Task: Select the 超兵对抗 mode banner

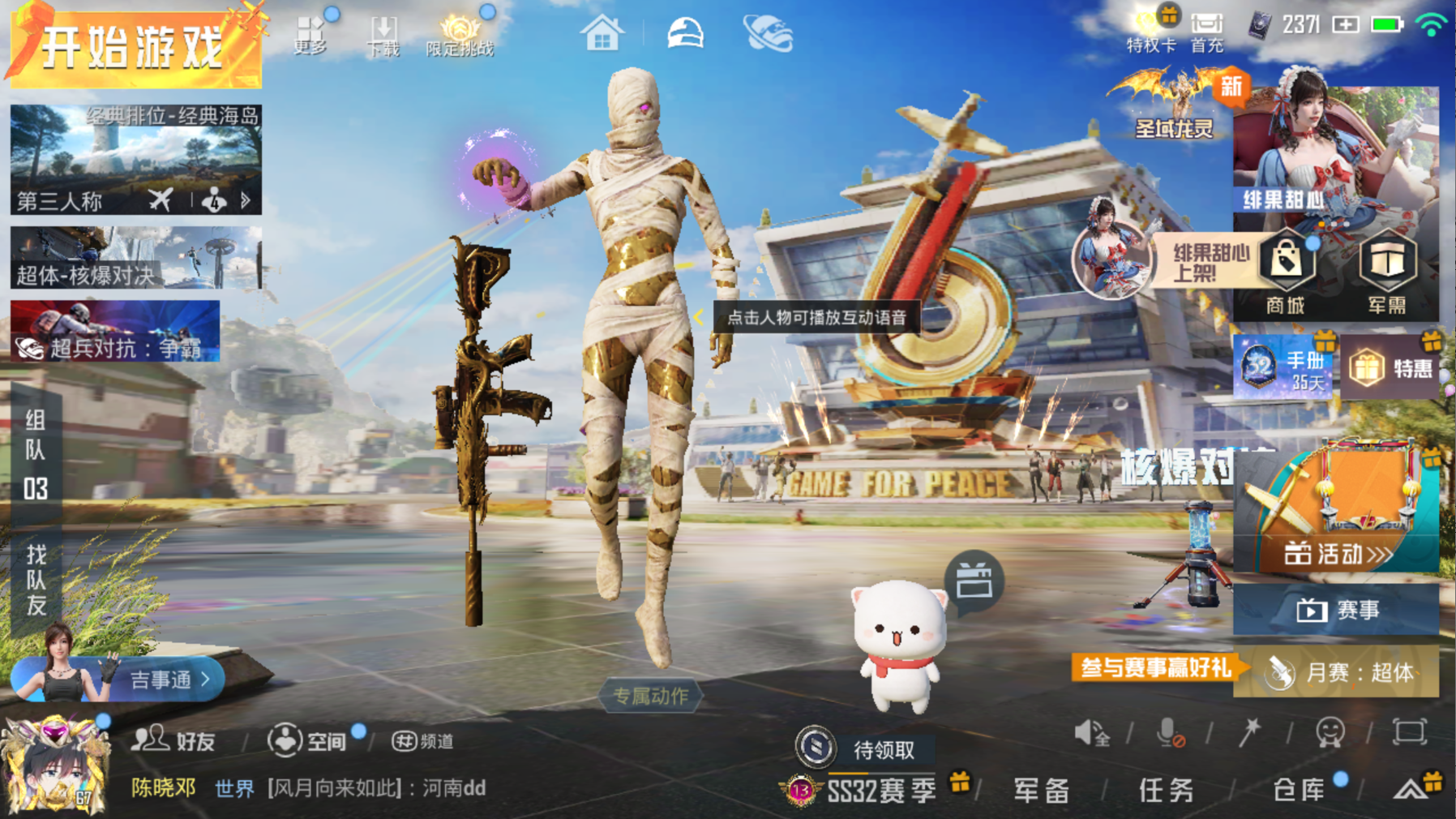Action: point(115,331)
